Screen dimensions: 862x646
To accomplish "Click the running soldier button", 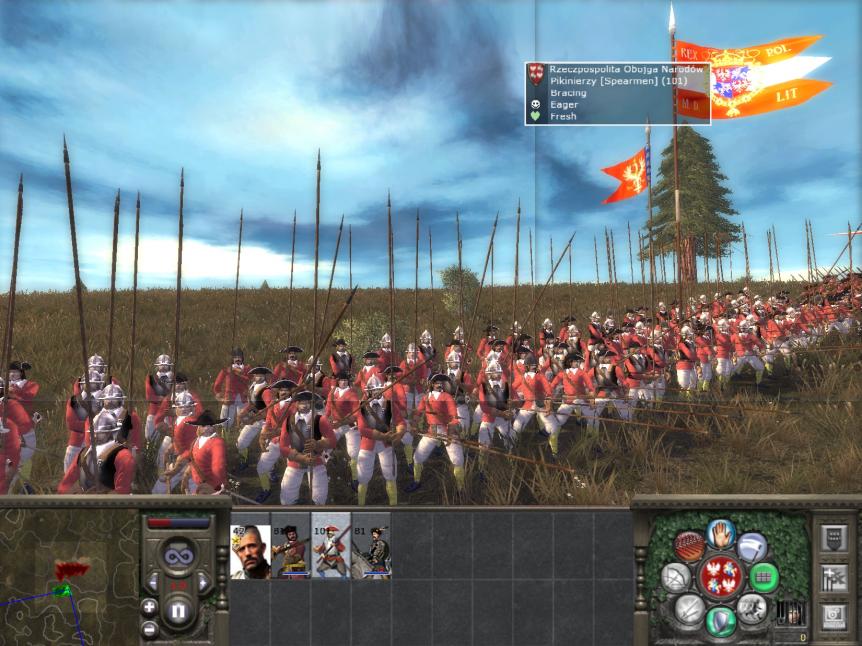I will [752, 608].
